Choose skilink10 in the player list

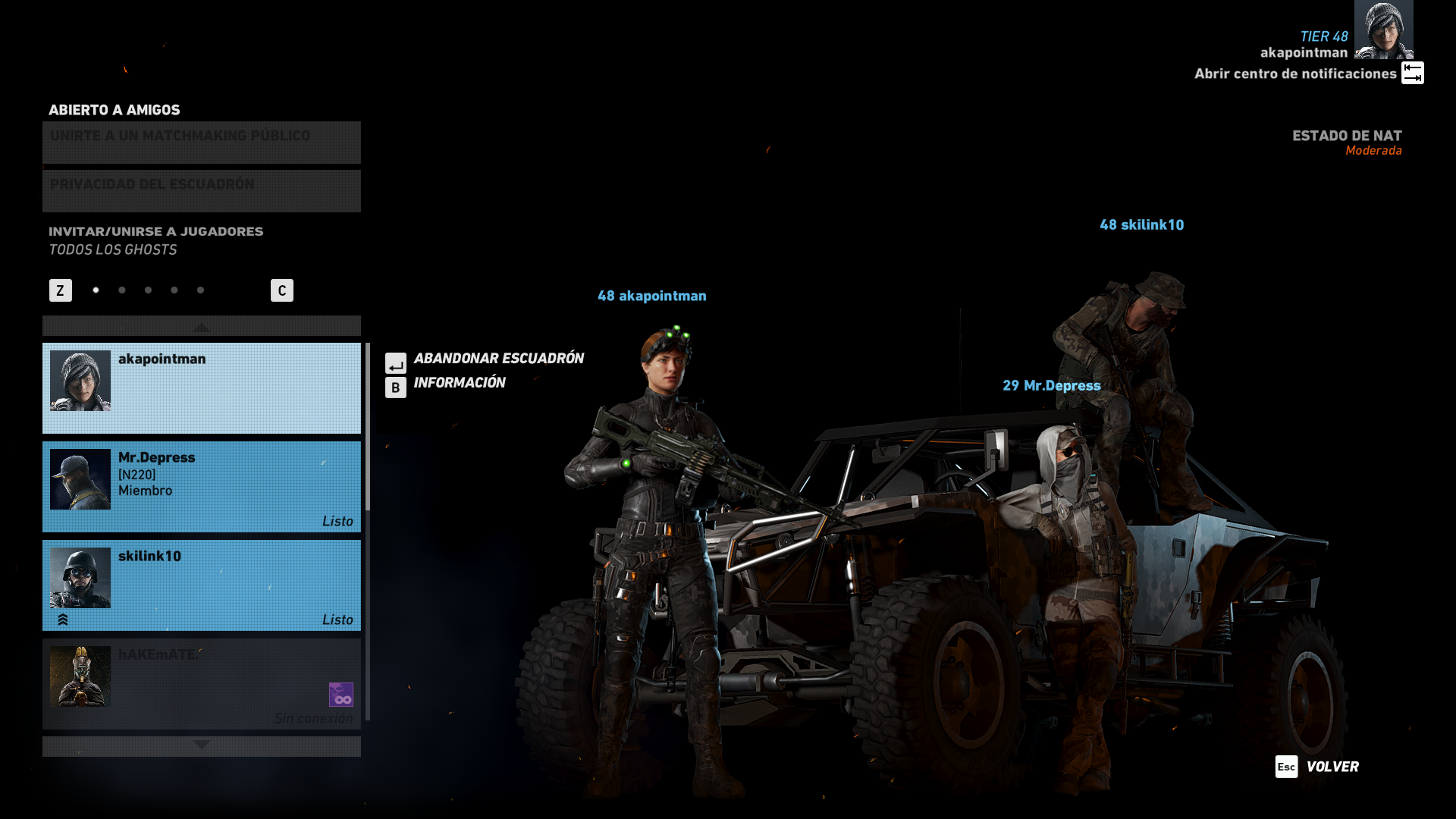click(x=201, y=585)
